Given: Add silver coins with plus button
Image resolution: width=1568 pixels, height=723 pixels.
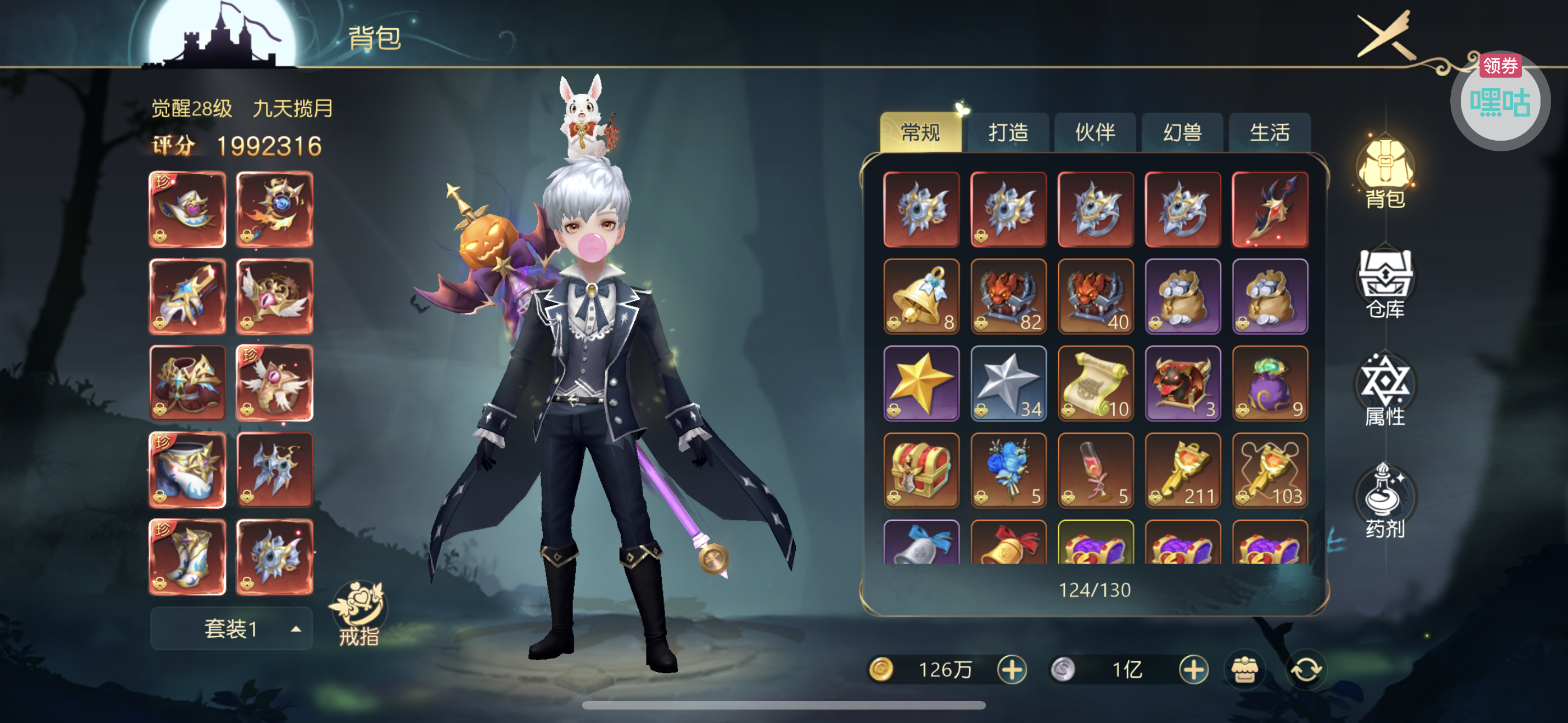Looking at the screenshot, I should point(1193,669).
